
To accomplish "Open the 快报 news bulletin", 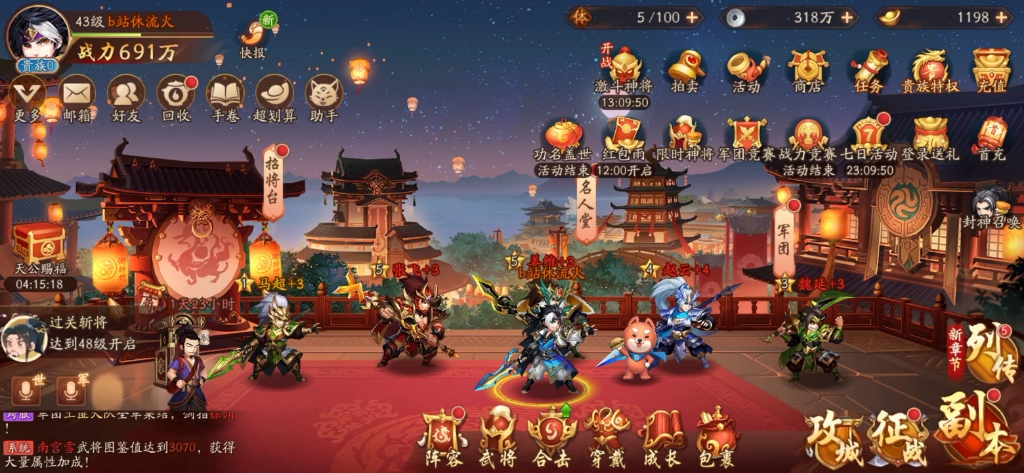I will click(x=253, y=37).
